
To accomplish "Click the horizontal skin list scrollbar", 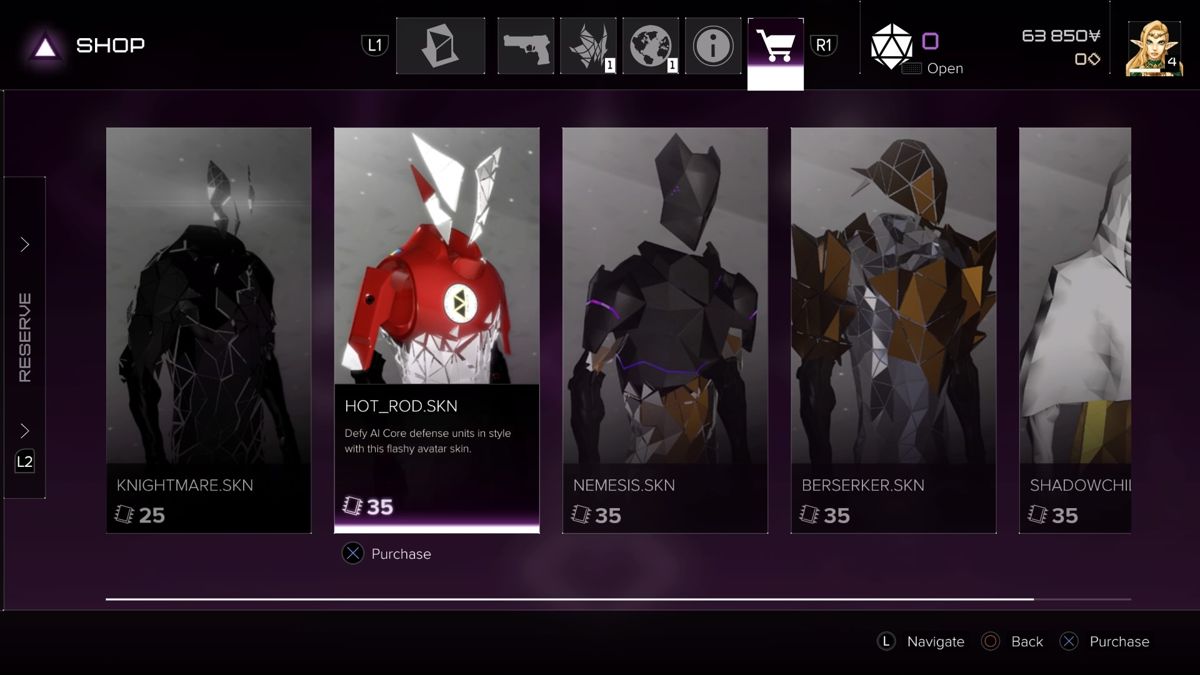I will pyautogui.click(x=570, y=599).
